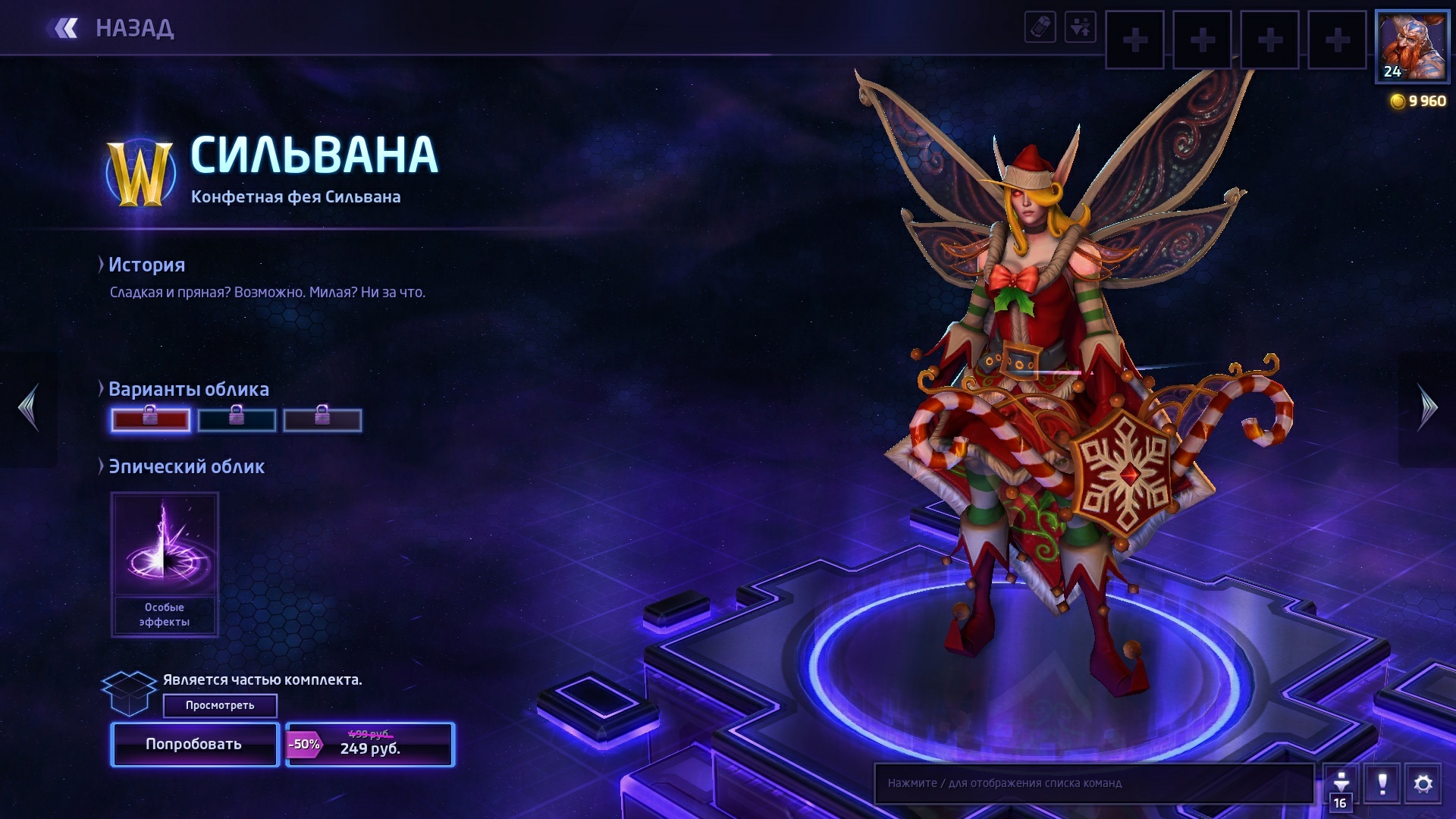Open the Особые эффекты thumbnail
Image resolution: width=1456 pixels, height=819 pixels.
[x=165, y=563]
